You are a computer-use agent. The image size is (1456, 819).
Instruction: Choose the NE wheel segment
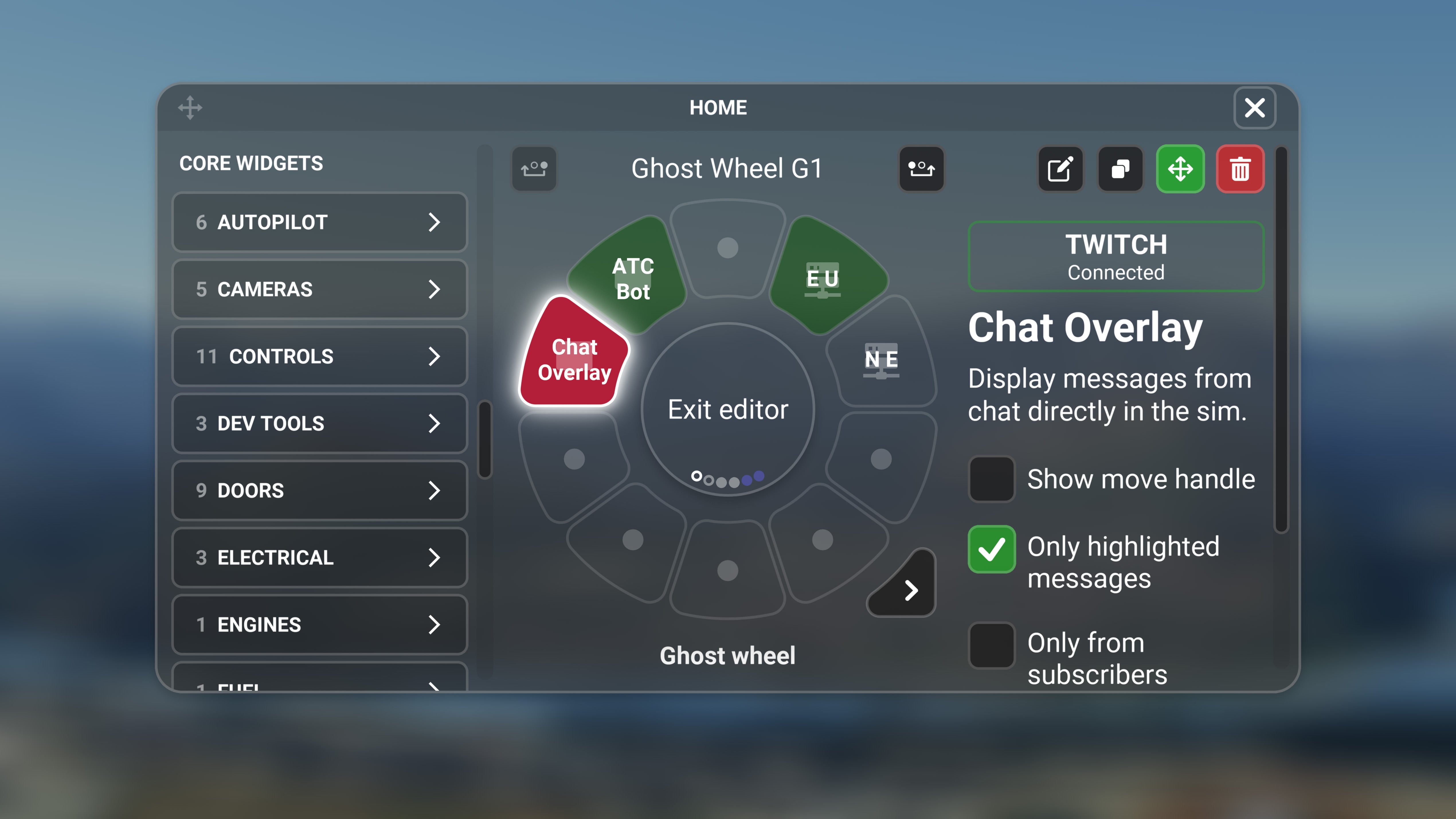pyautogui.click(x=880, y=359)
